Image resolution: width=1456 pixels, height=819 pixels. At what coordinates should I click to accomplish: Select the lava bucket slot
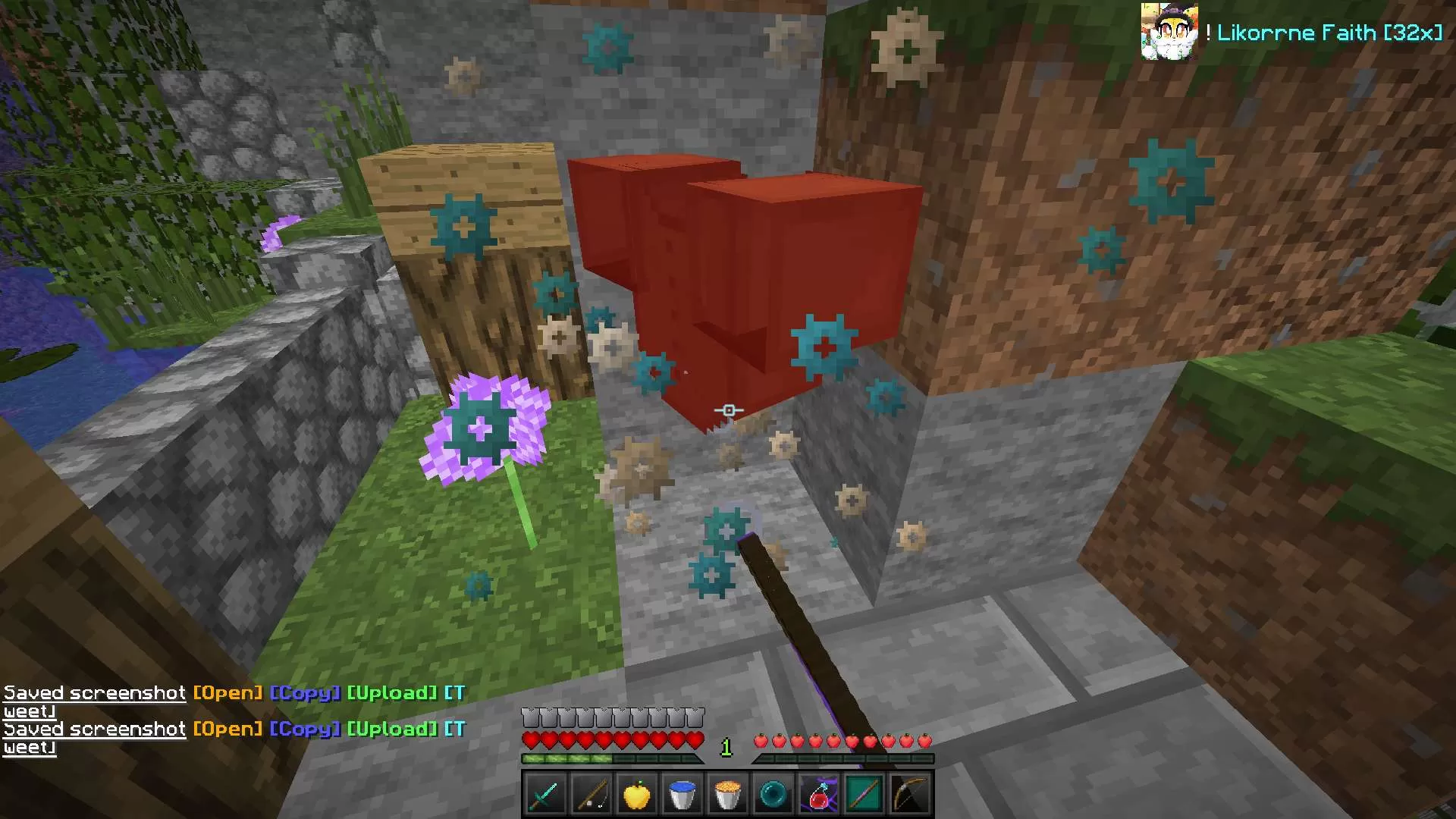pyautogui.click(x=727, y=795)
